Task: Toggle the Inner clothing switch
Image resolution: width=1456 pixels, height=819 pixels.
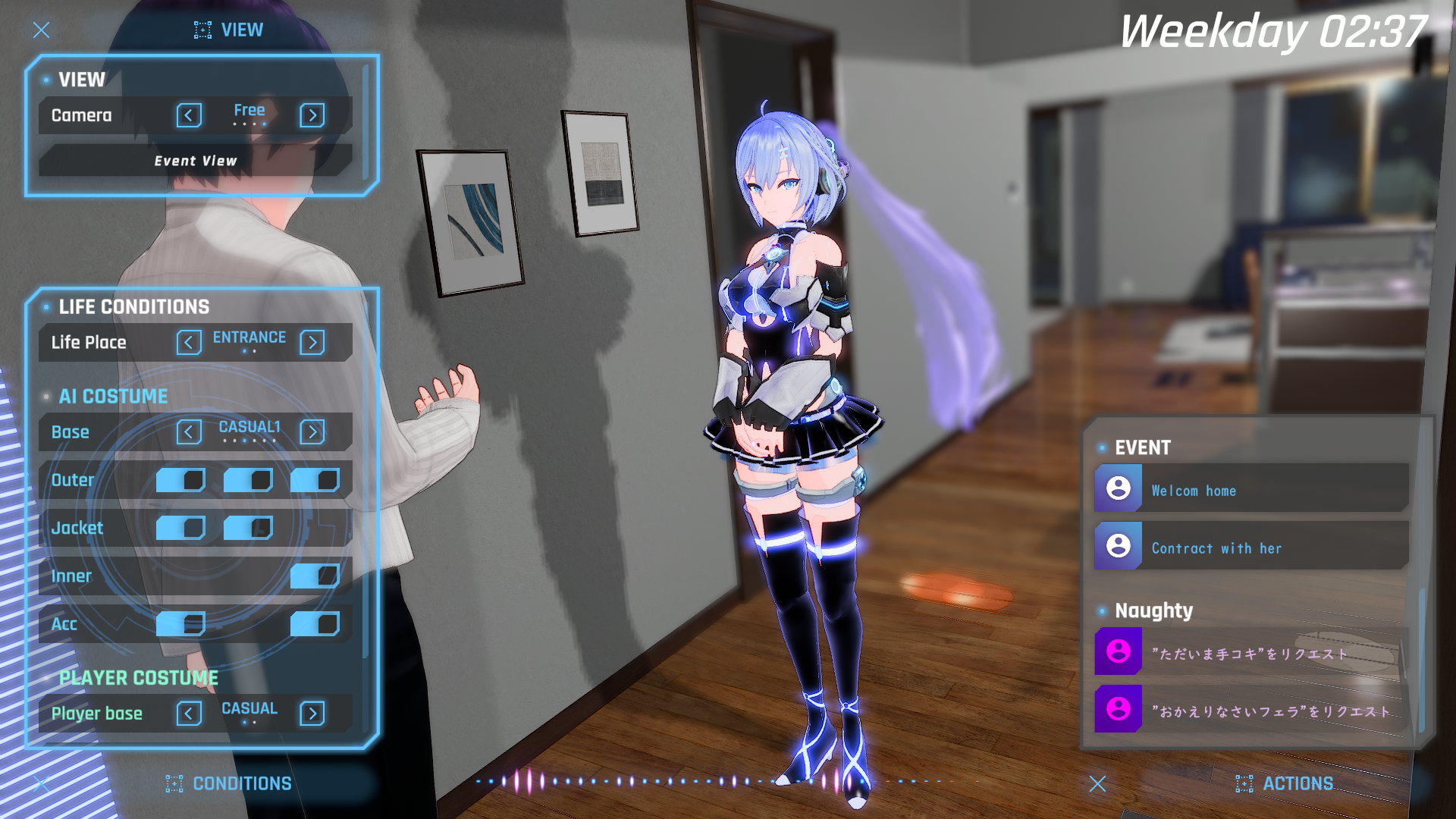Action: pos(315,576)
